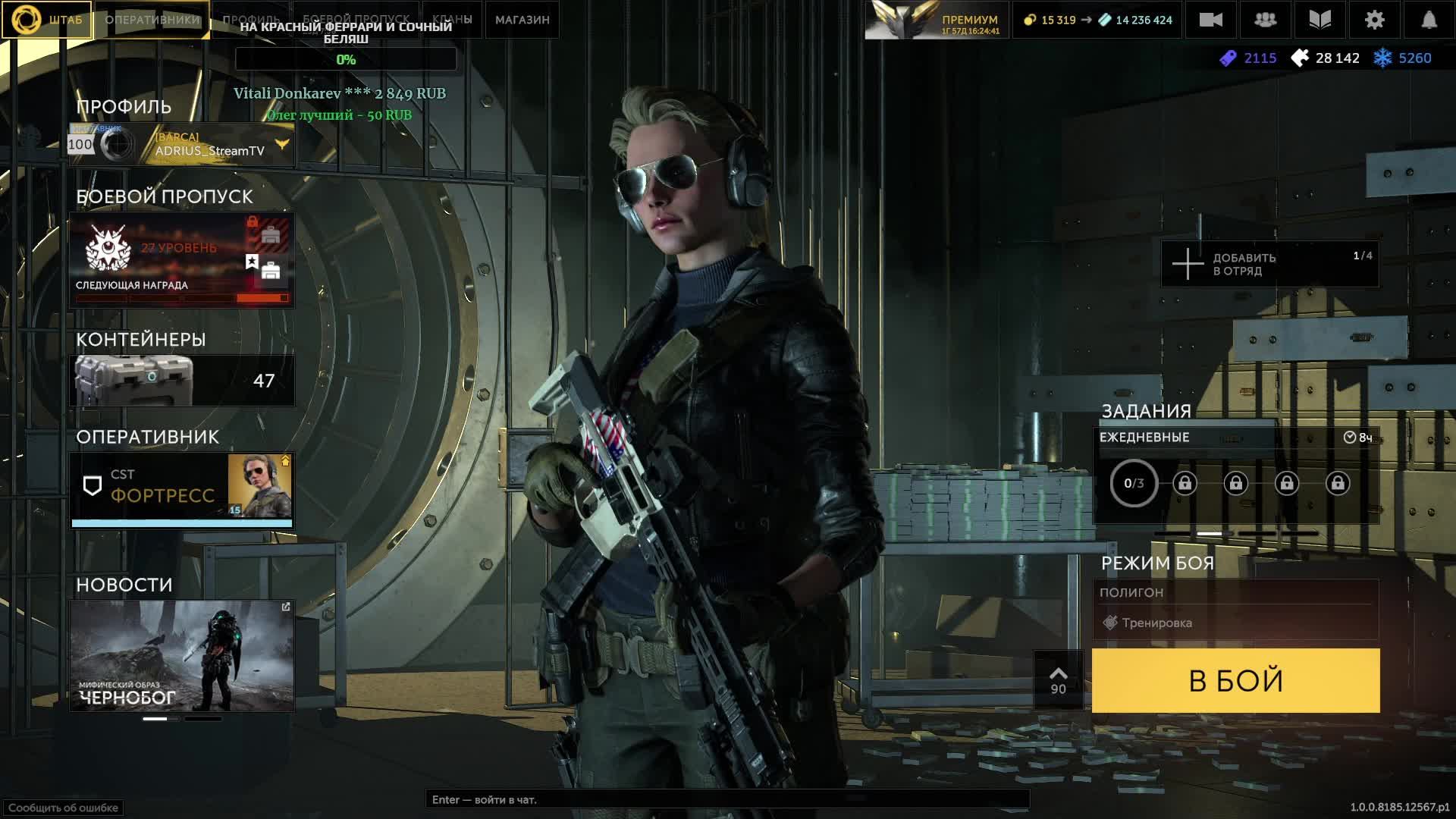This screenshot has height=819, width=1456.
Task: Open the book codex icon
Action: coord(1319,20)
